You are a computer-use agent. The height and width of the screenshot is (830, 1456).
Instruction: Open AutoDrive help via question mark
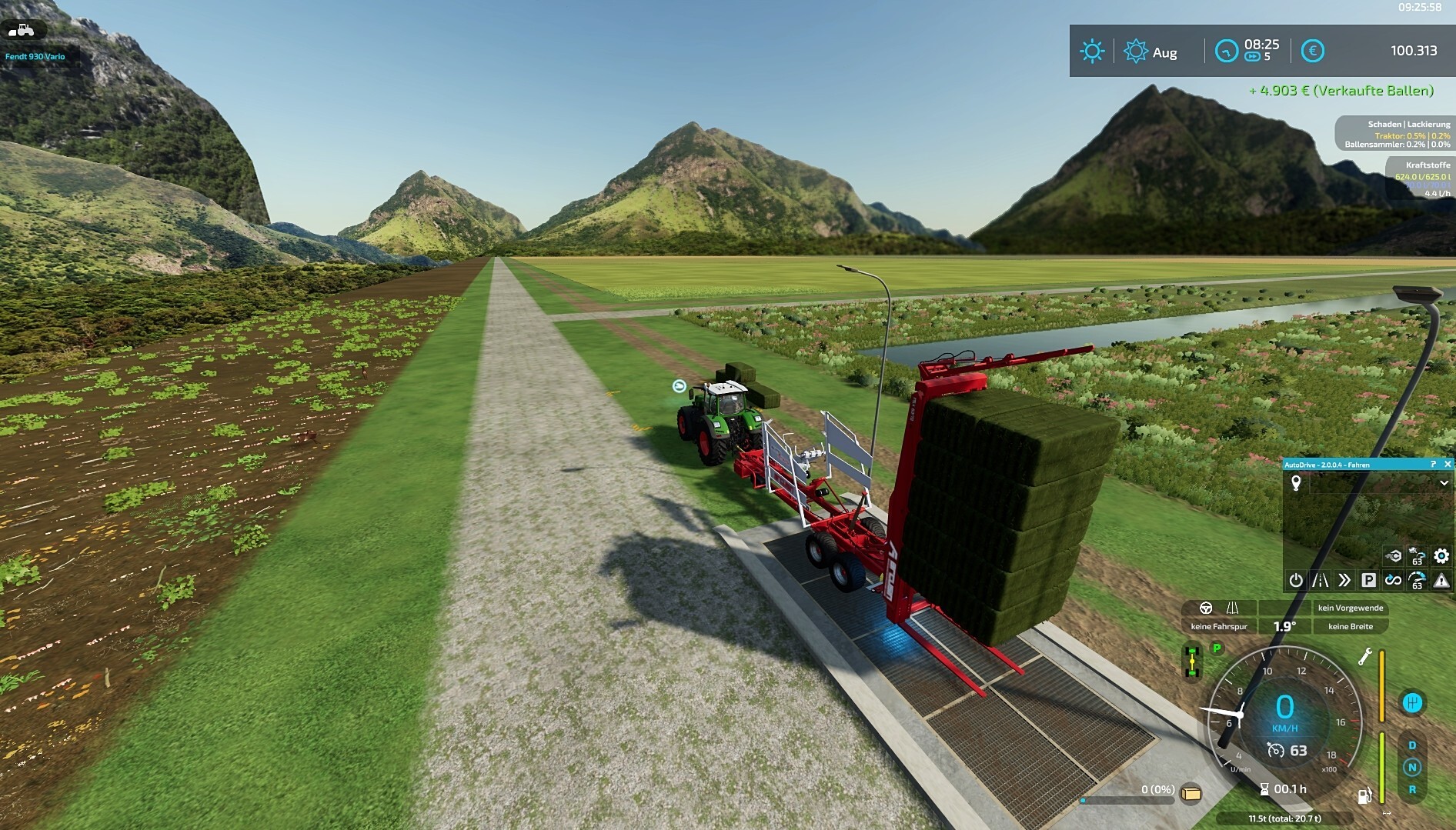click(x=1433, y=465)
